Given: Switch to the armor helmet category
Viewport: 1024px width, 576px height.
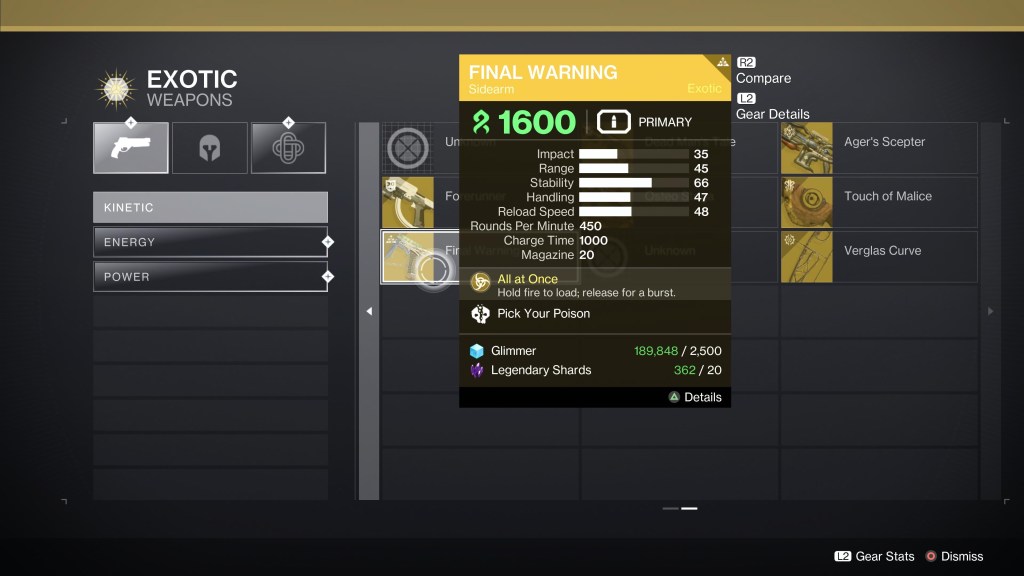Looking at the screenshot, I should pos(210,148).
